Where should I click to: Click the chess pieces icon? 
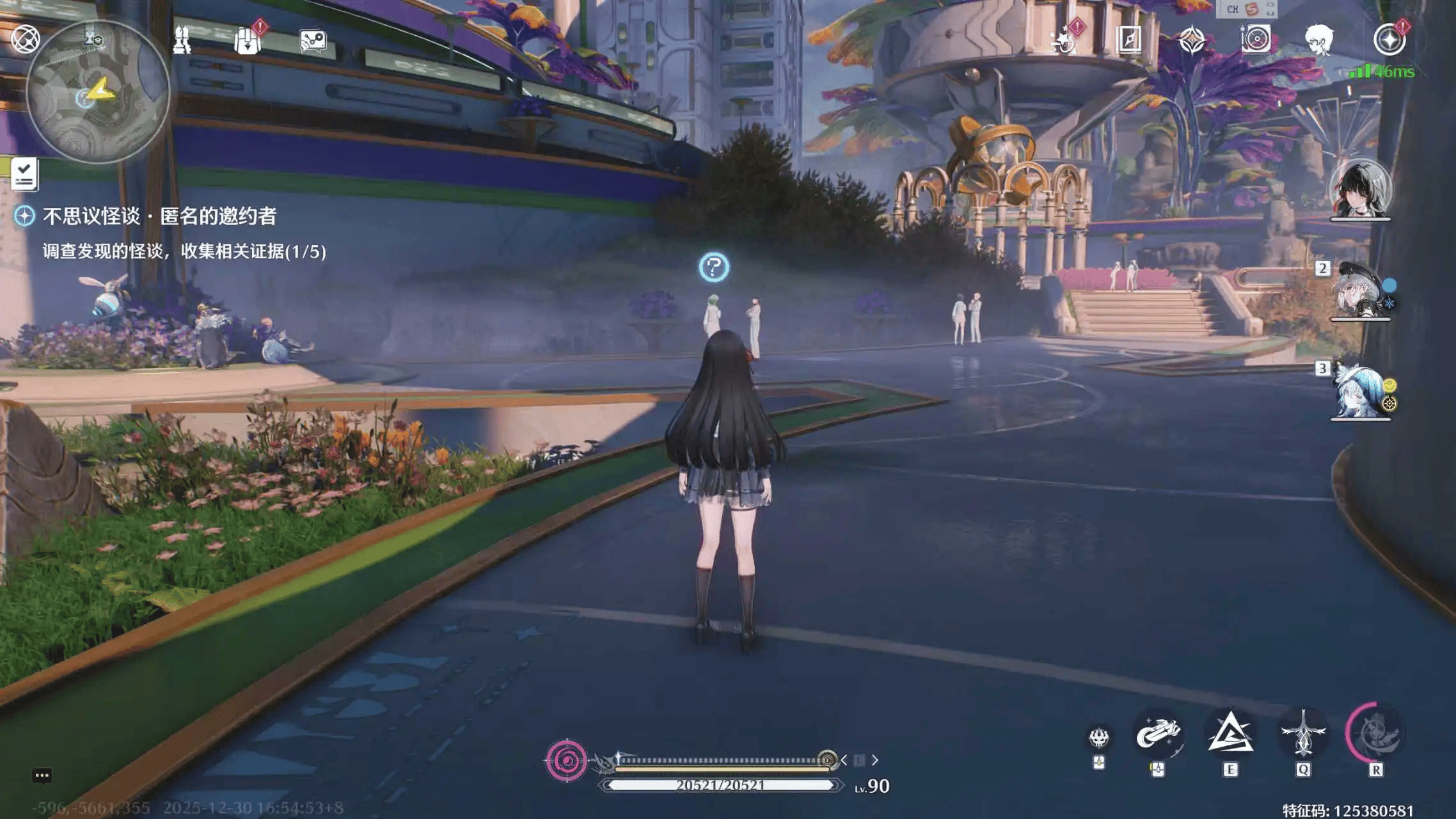point(182,40)
